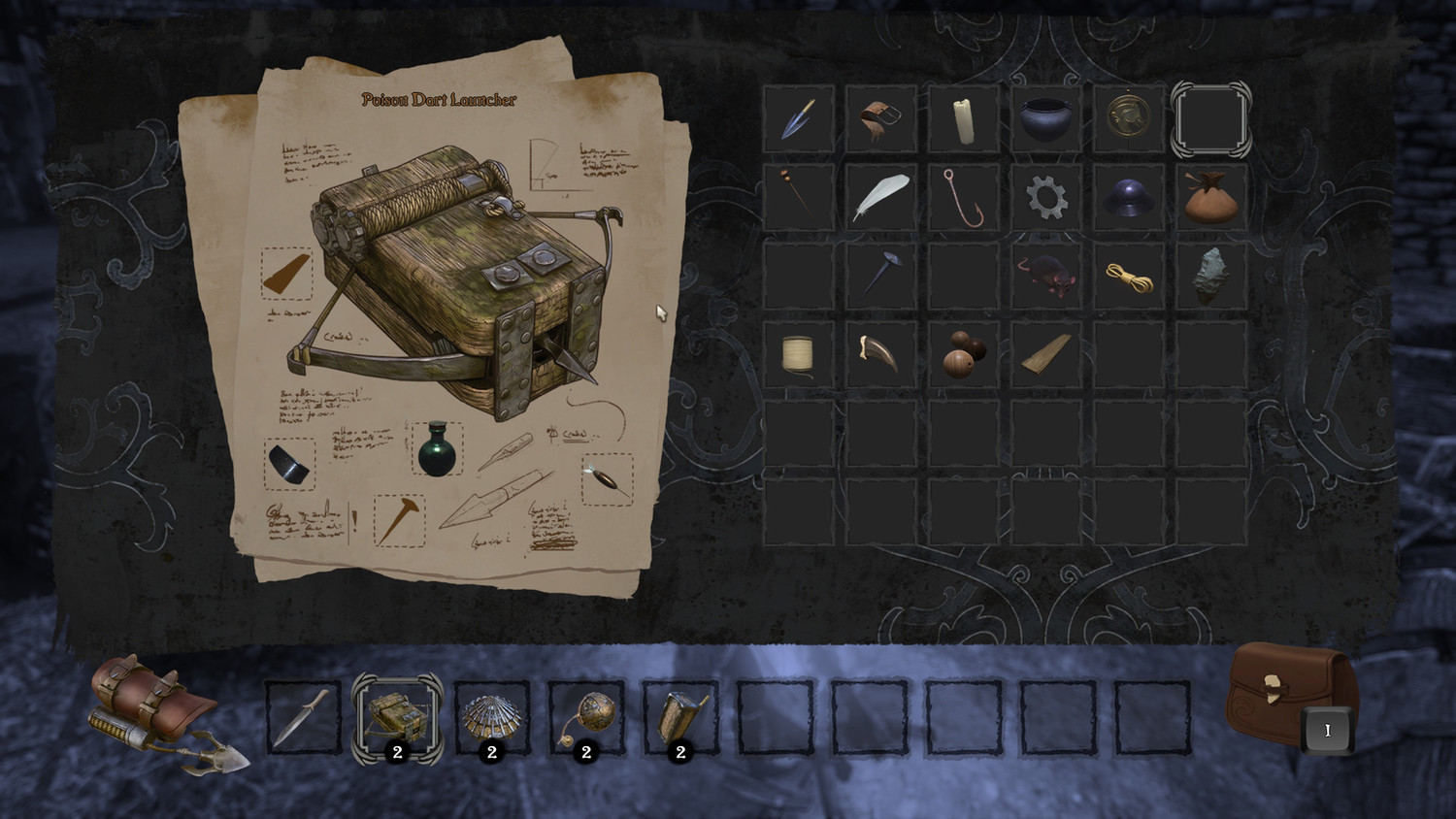Select the wax candle in inventory

click(x=963, y=118)
